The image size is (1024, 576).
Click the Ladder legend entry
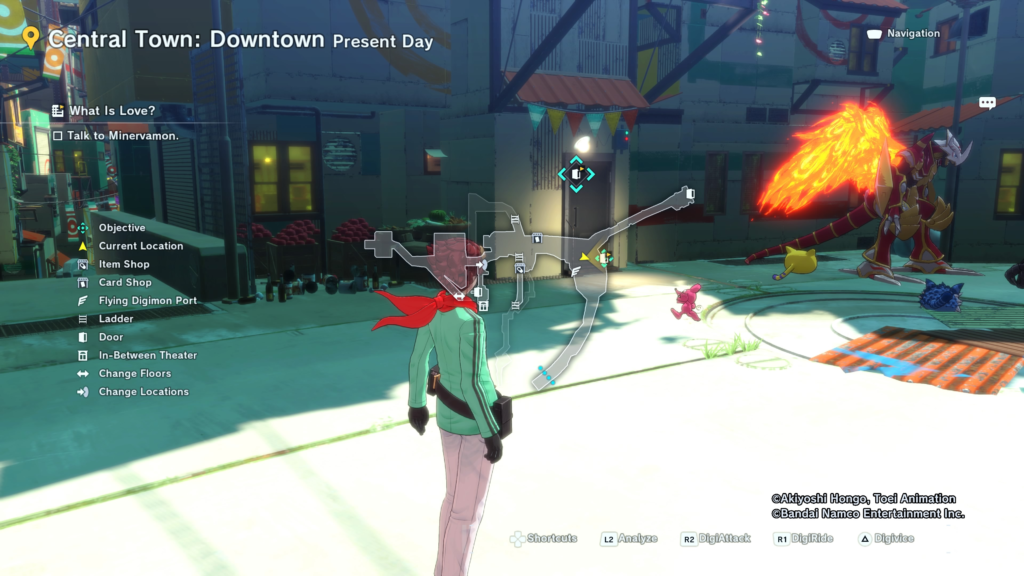pos(116,319)
